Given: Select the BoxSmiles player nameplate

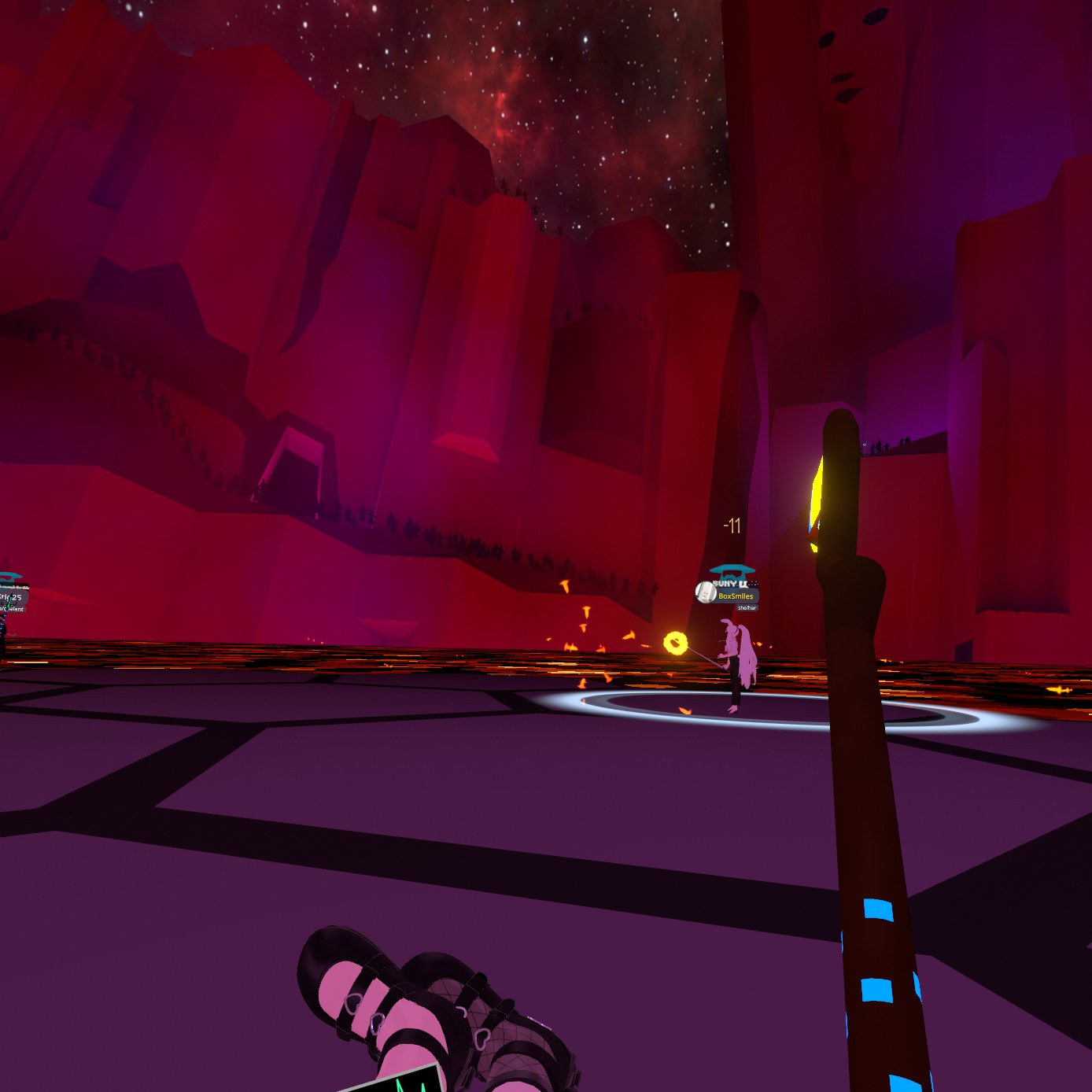Looking at the screenshot, I should click(736, 596).
